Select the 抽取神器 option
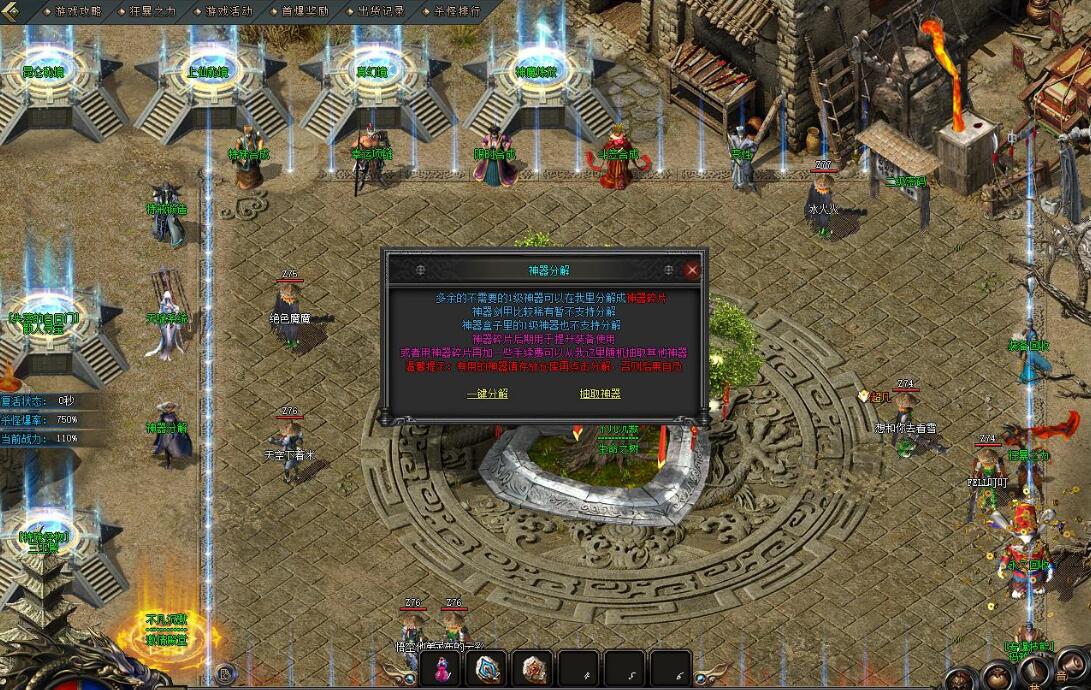Screen dimensions: 1091x690 click(x=600, y=393)
